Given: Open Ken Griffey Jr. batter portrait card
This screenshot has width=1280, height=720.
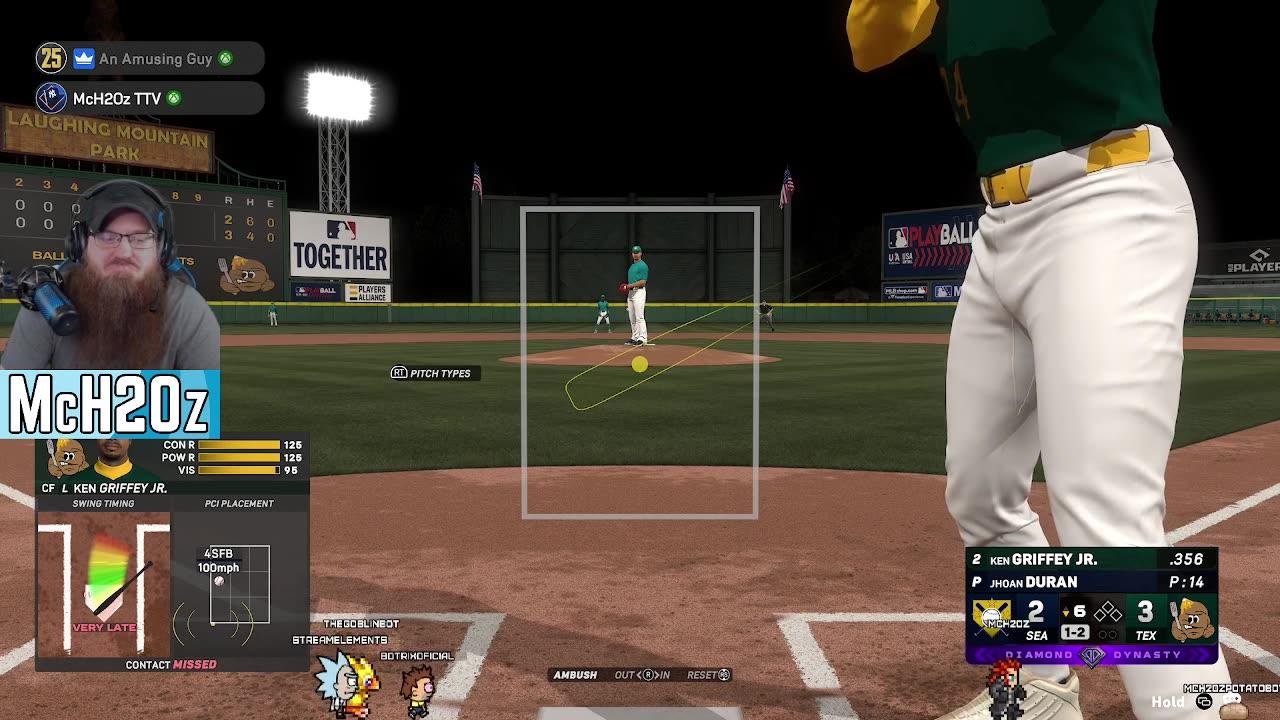Looking at the screenshot, I should click(113, 459).
